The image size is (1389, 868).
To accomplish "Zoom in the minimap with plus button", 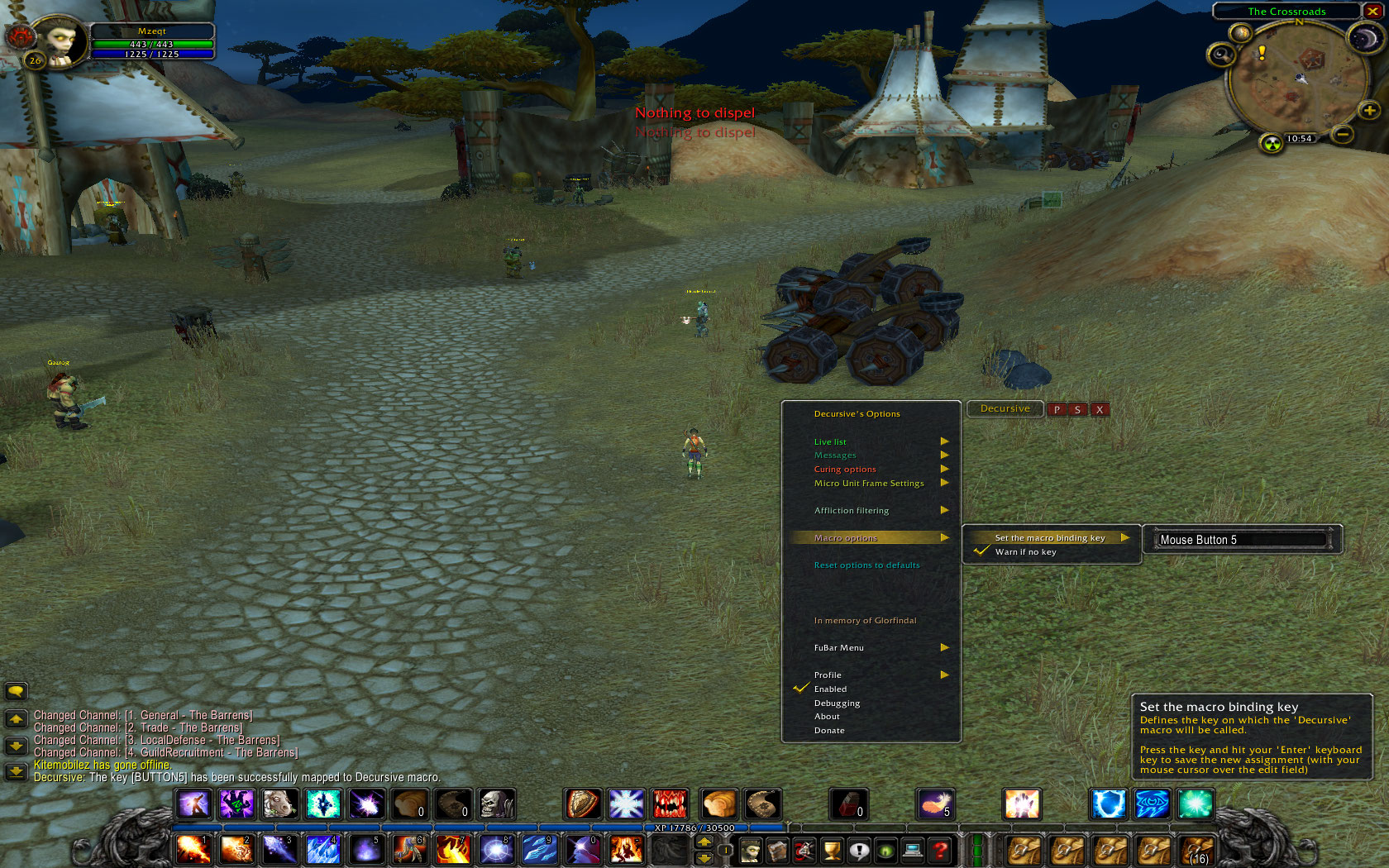I will click(1369, 110).
